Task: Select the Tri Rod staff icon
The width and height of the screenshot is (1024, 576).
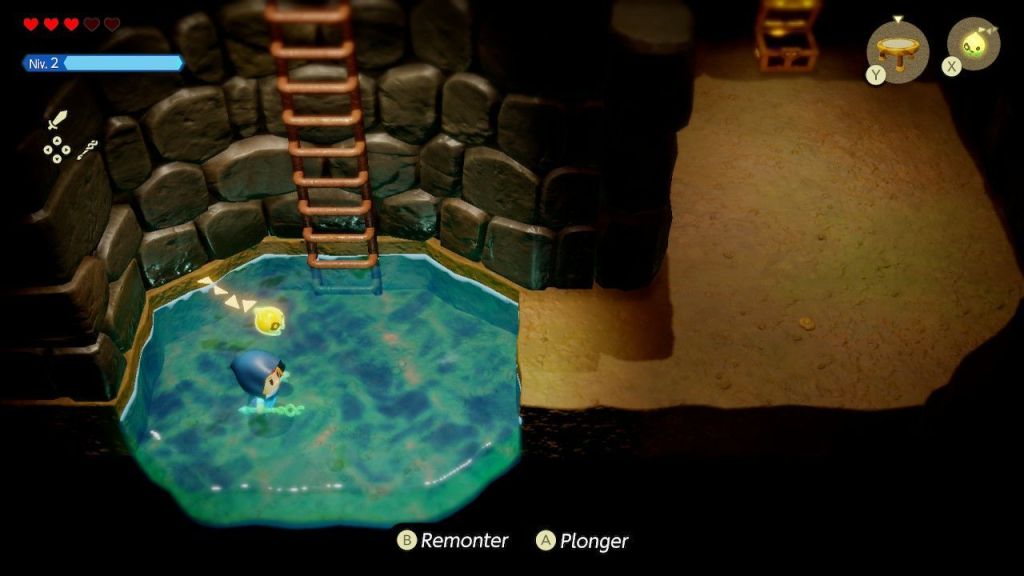Action: tap(87, 150)
